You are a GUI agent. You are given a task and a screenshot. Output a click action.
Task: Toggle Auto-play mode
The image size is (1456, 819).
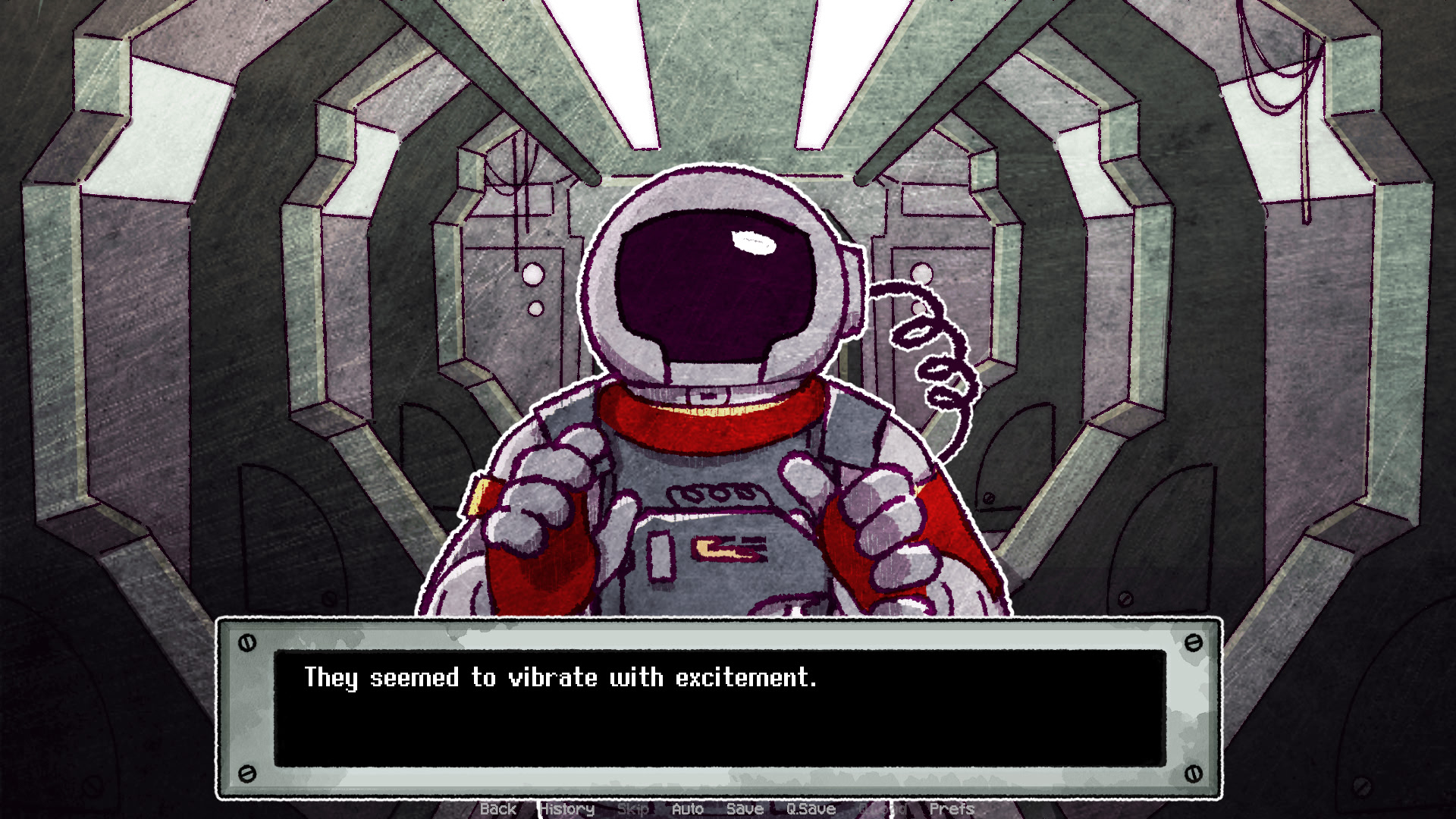click(x=688, y=809)
